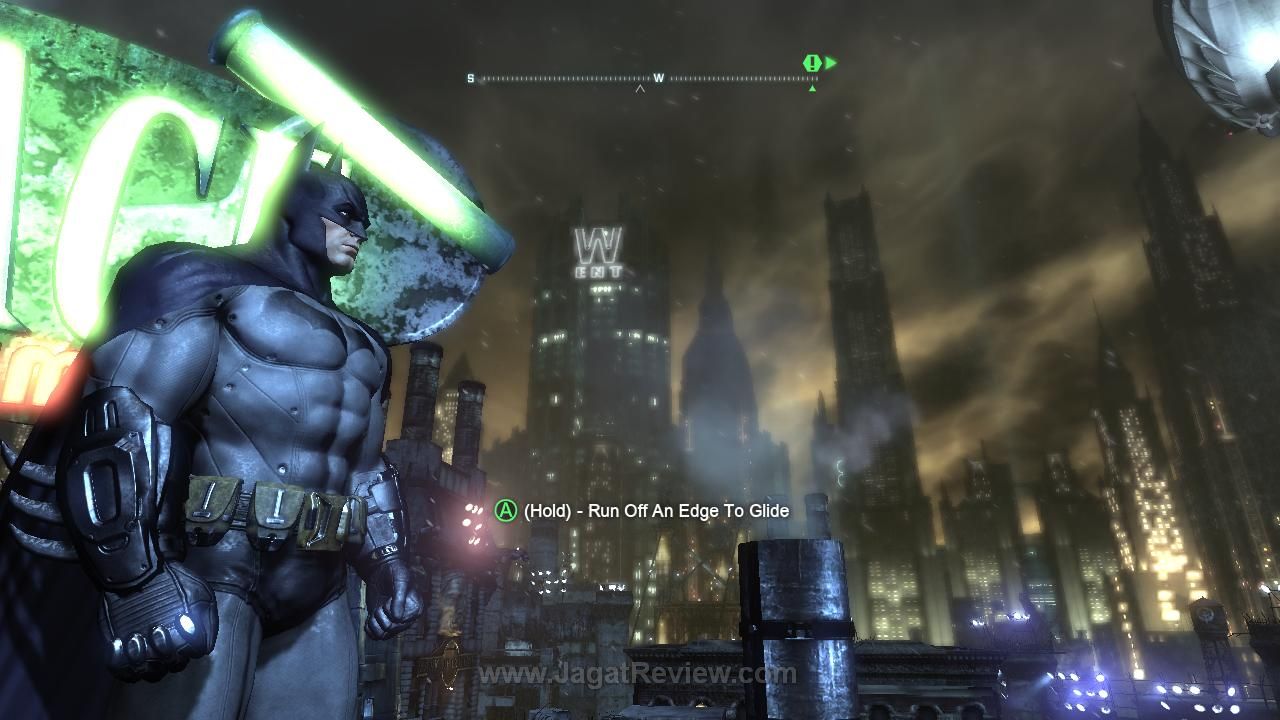The width and height of the screenshot is (1280, 720).
Task: Select the W heading on the compass bar
Action: pyautogui.click(x=659, y=78)
